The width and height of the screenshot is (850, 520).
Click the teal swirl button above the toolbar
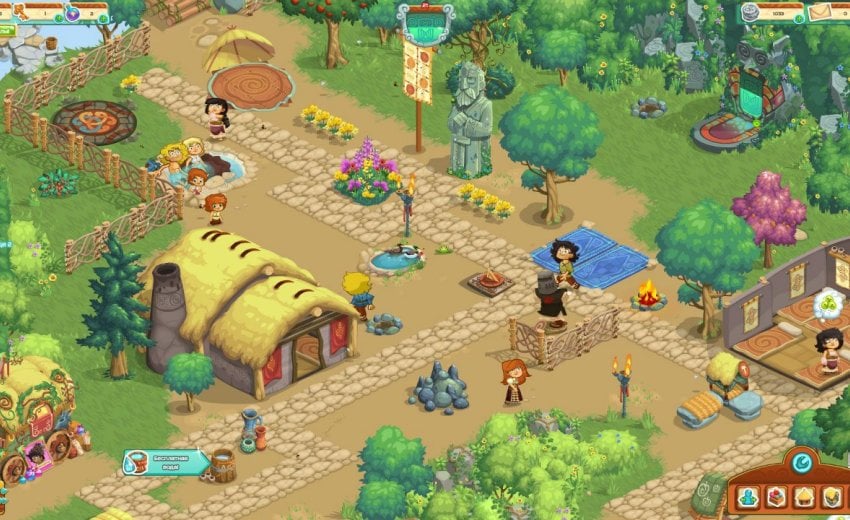[800, 463]
